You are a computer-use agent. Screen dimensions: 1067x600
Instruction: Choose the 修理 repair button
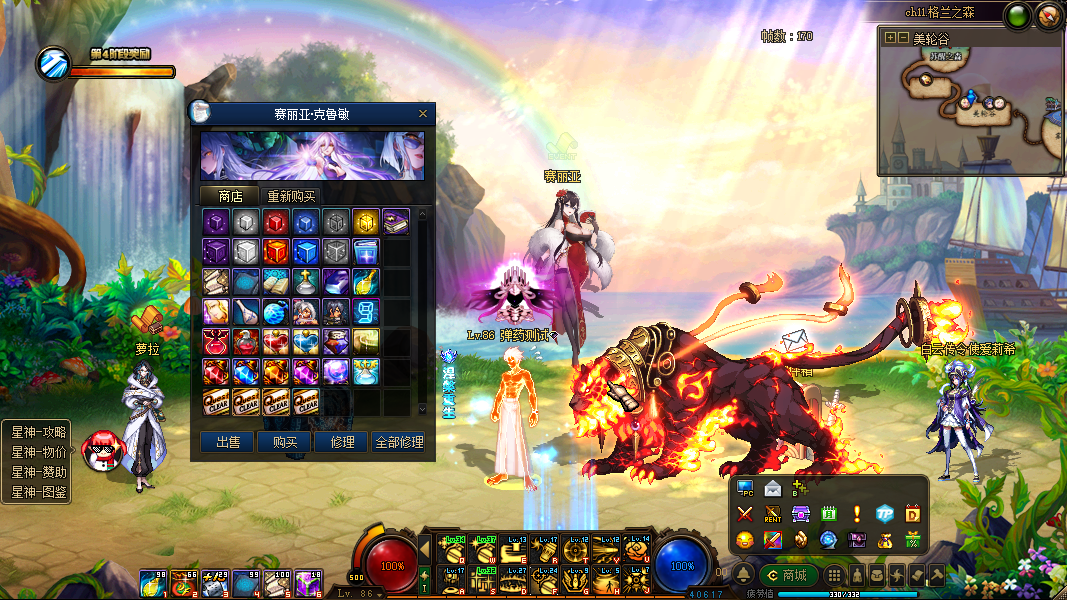[341, 442]
